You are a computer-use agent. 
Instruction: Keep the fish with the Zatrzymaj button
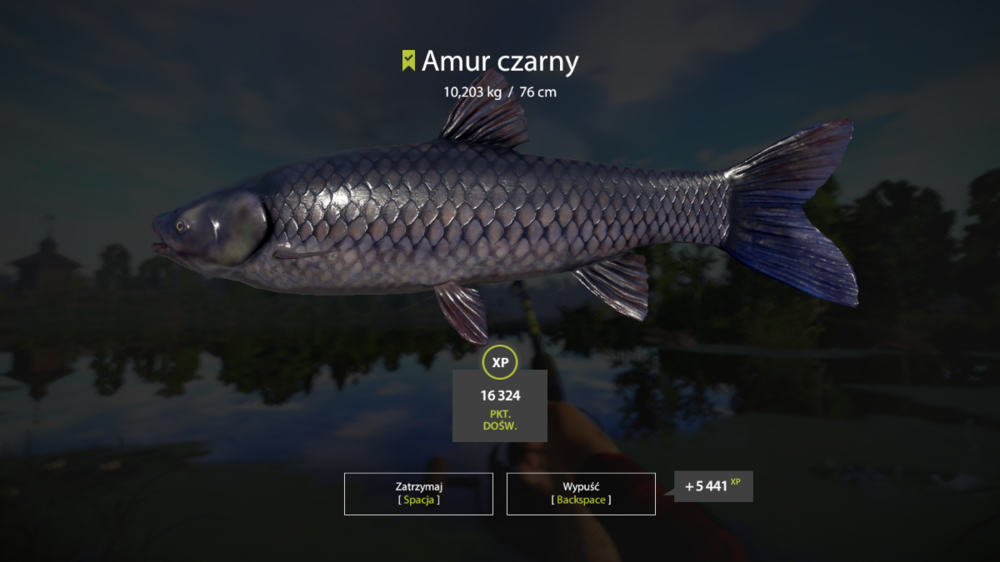(x=418, y=493)
